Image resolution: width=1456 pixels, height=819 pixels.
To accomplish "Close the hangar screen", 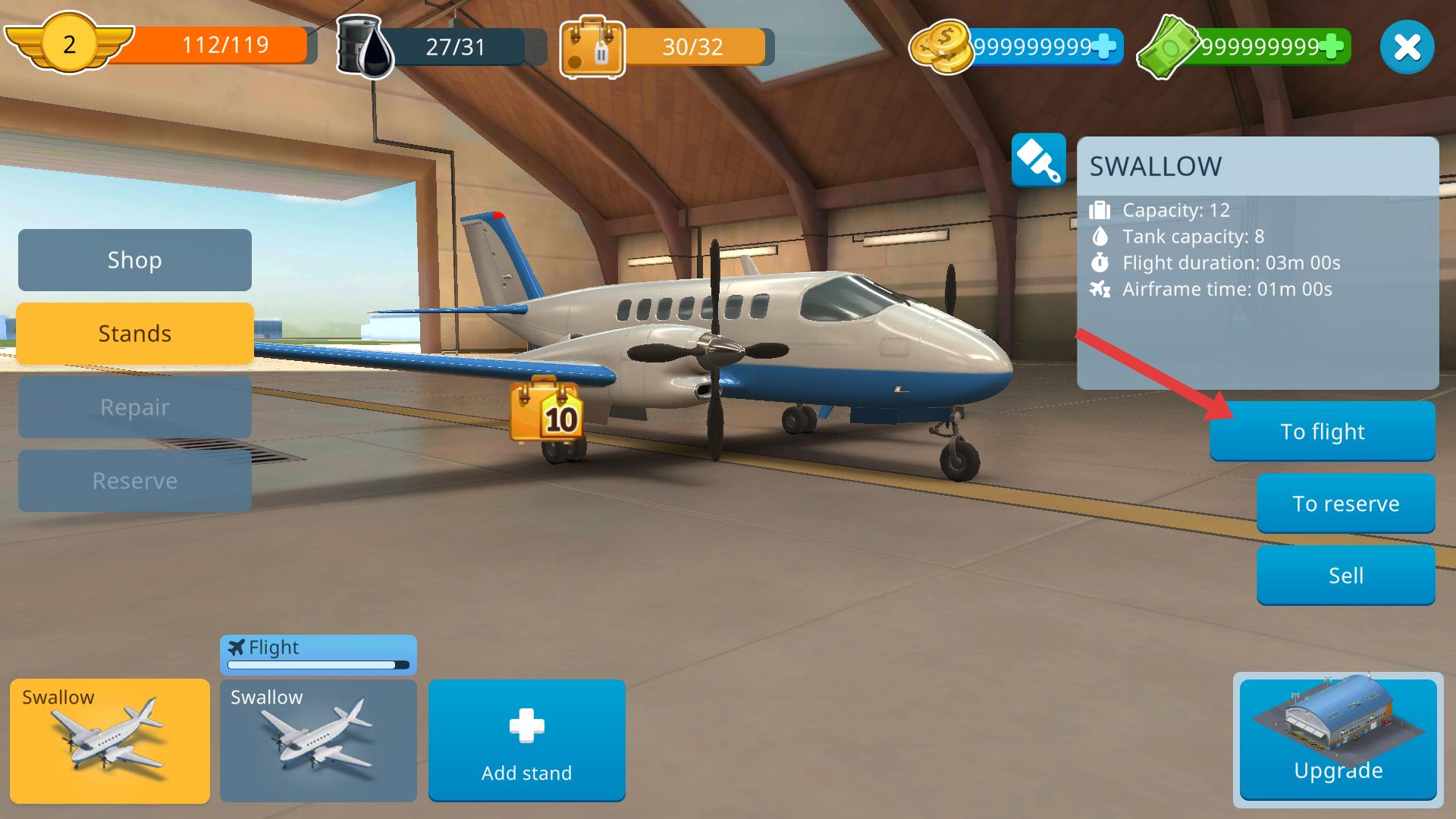I will 1407,47.
